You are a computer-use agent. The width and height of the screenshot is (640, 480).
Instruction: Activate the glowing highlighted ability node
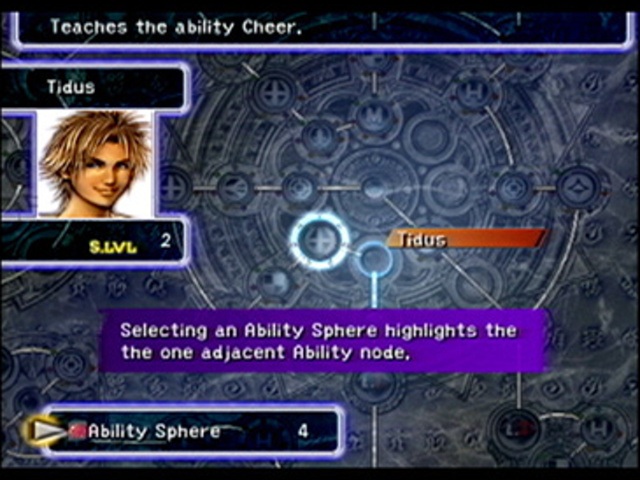[x=320, y=241]
